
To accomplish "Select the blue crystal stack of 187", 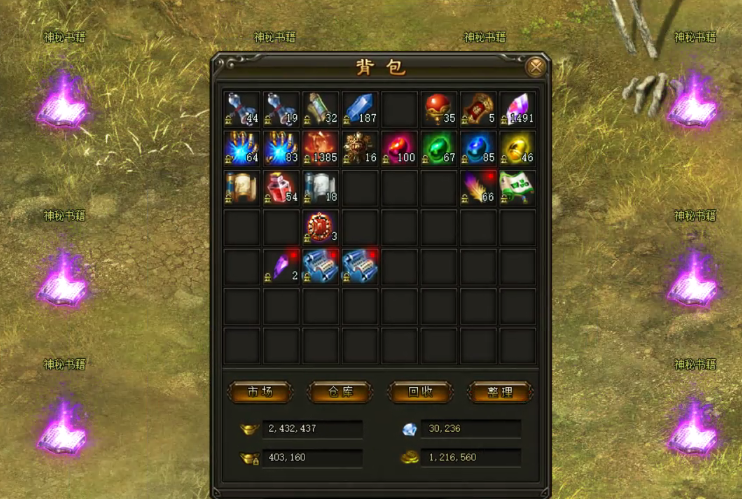I will coord(359,108).
